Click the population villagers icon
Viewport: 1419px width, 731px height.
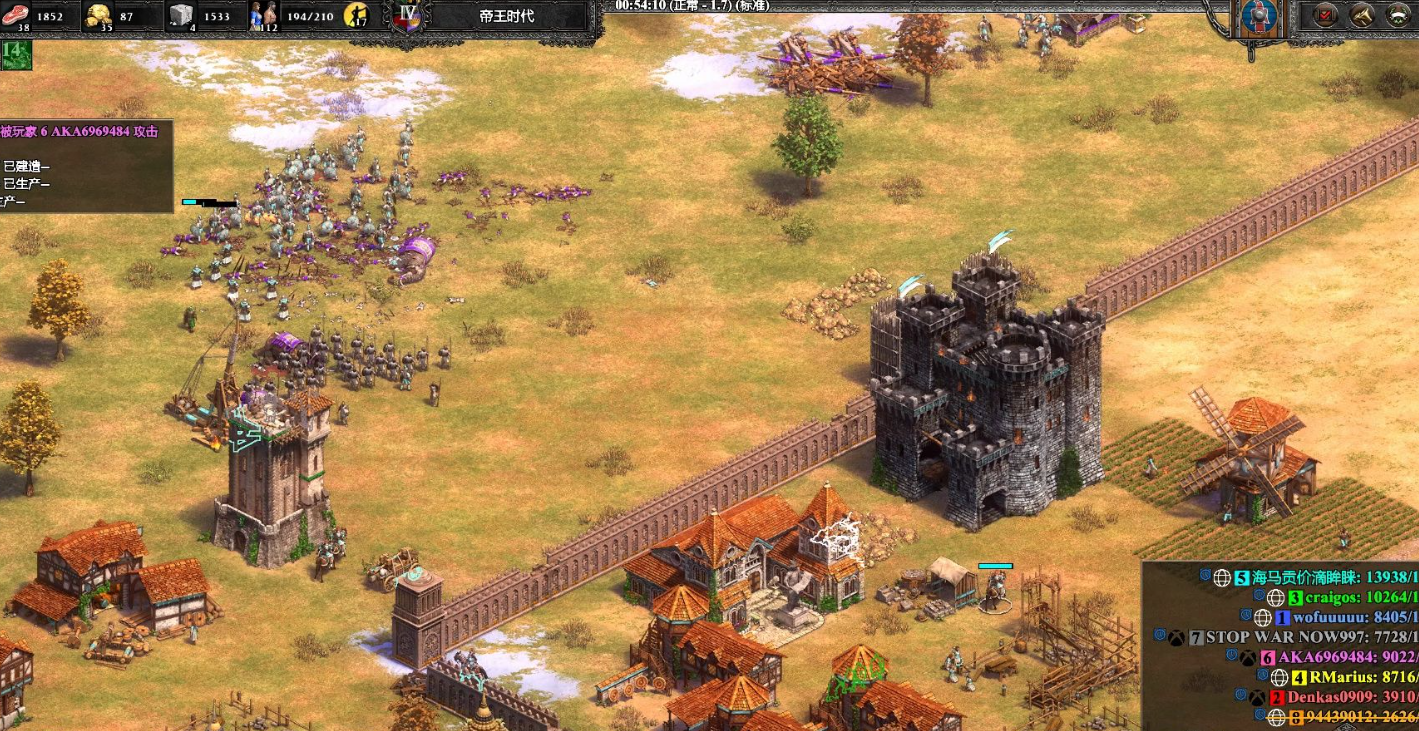tap(262, 15)
